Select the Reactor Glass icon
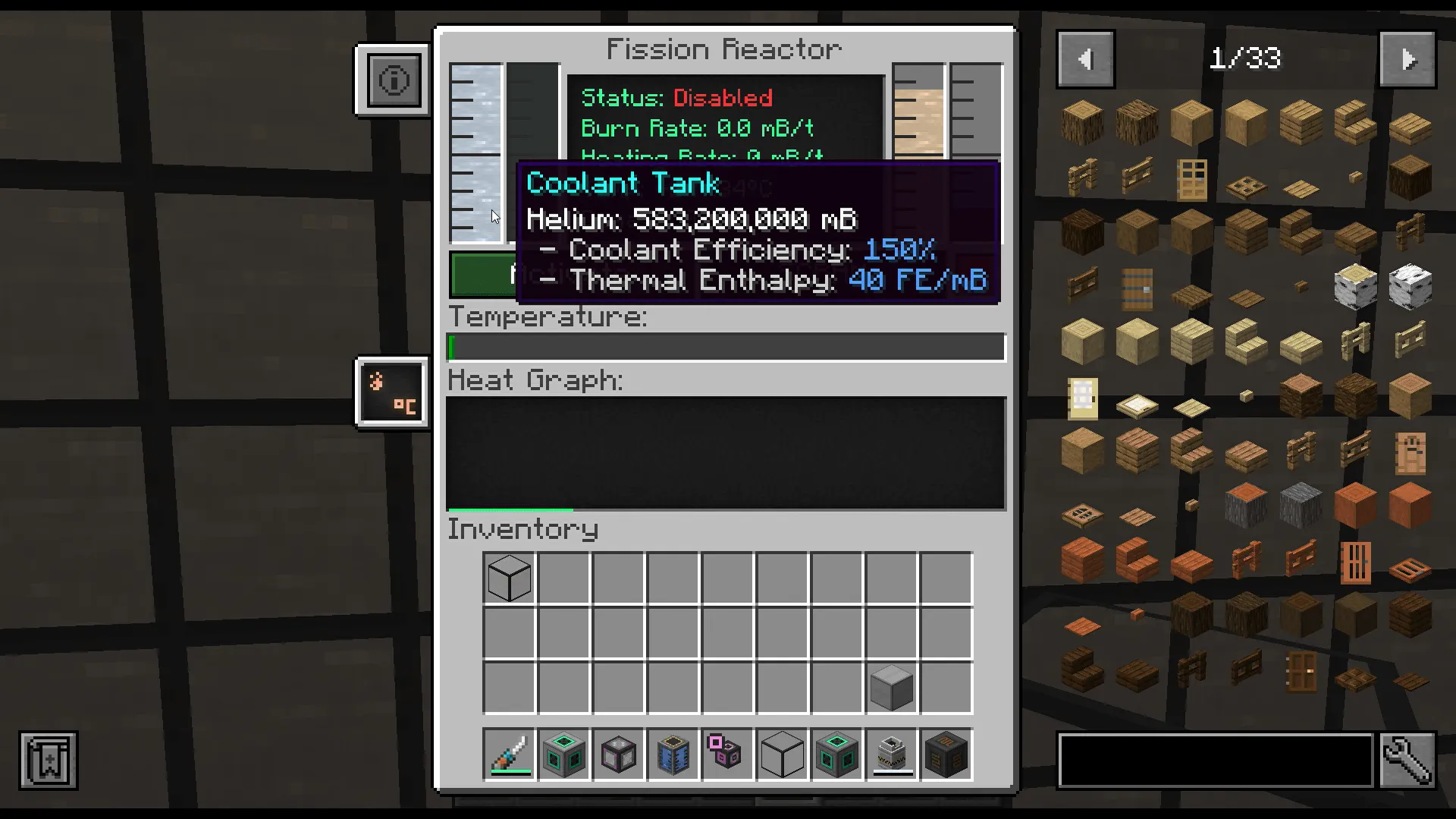 619,755
